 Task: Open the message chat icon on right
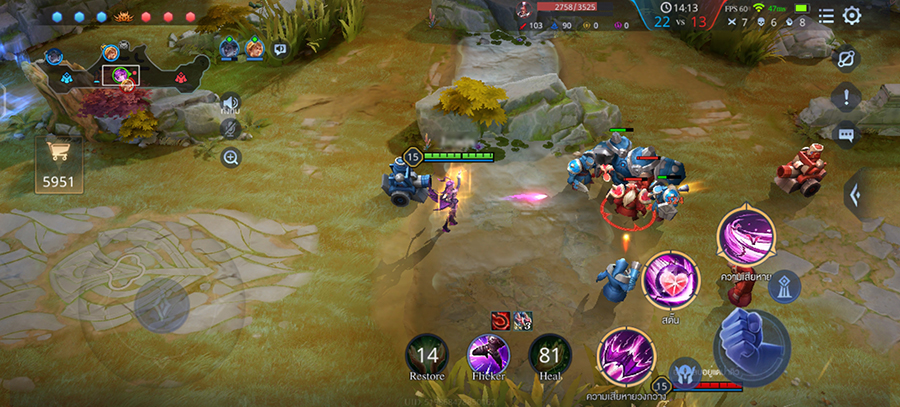(846, 134)
